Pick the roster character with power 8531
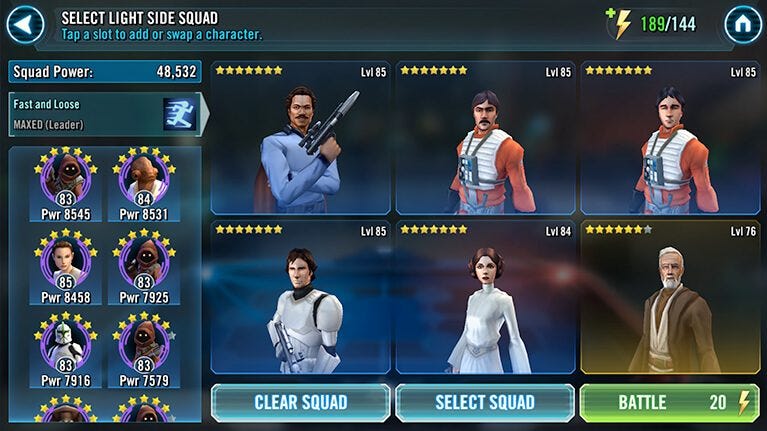Screen dimensions: 767x431 click(x=144, y=184)
